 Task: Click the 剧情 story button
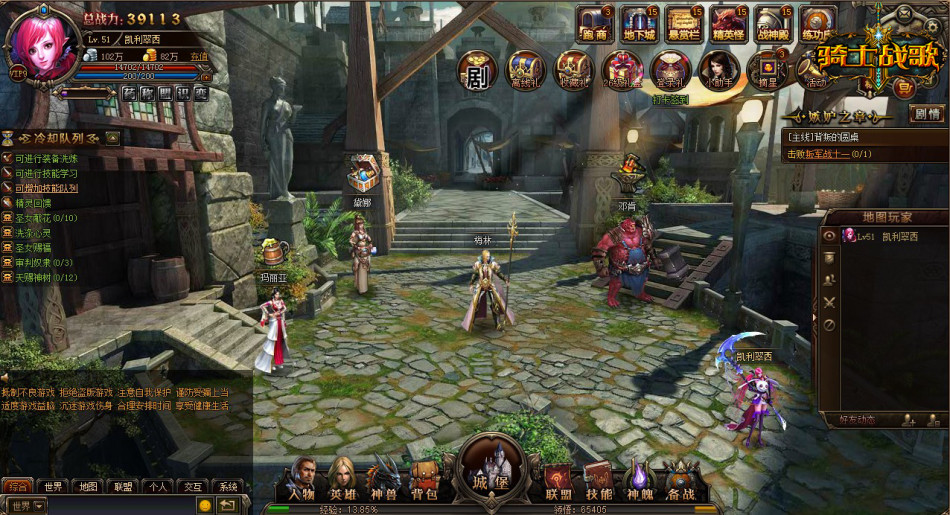click(927, 113)
